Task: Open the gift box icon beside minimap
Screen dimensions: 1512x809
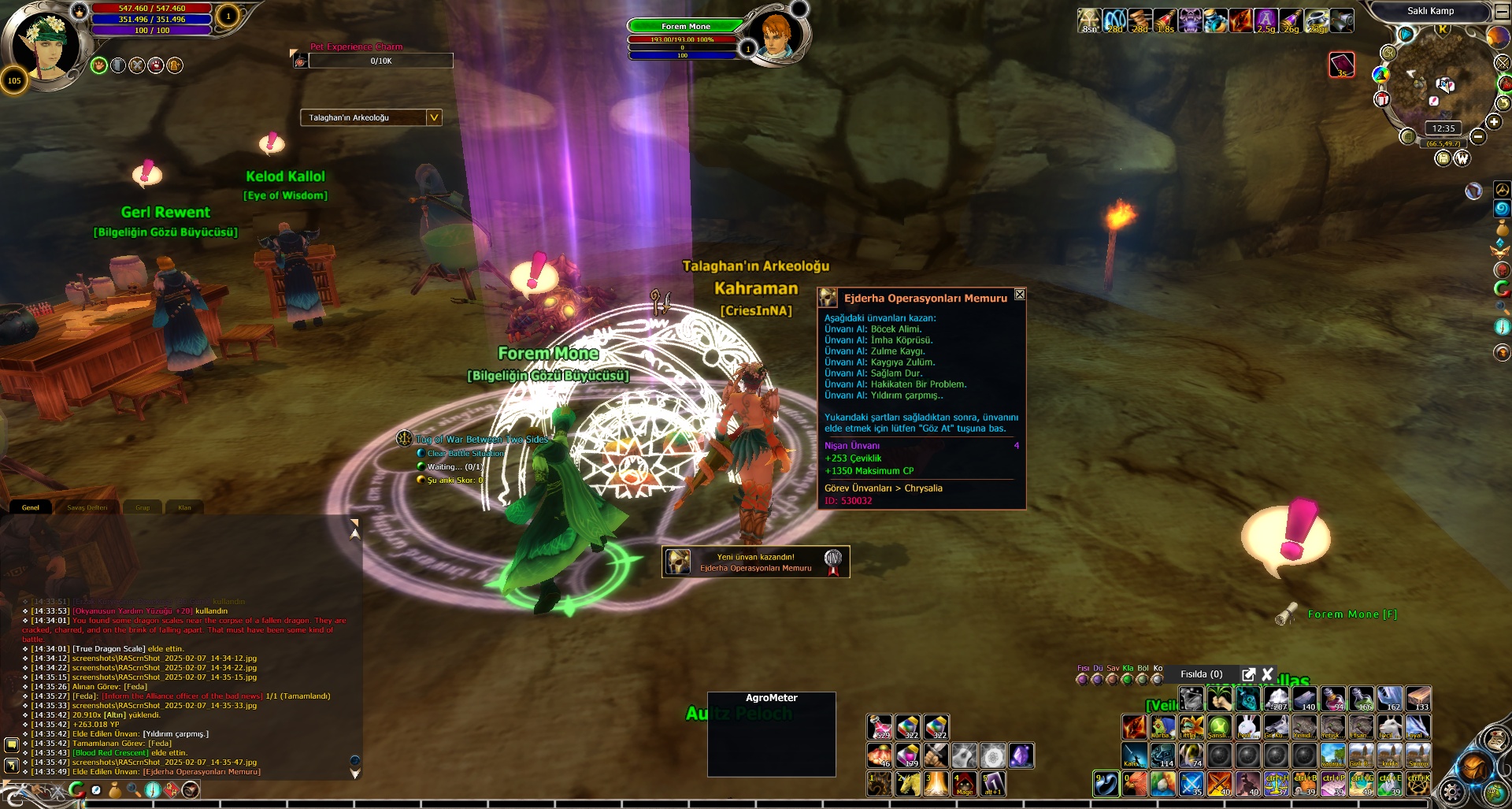Action: (1382, 99)
